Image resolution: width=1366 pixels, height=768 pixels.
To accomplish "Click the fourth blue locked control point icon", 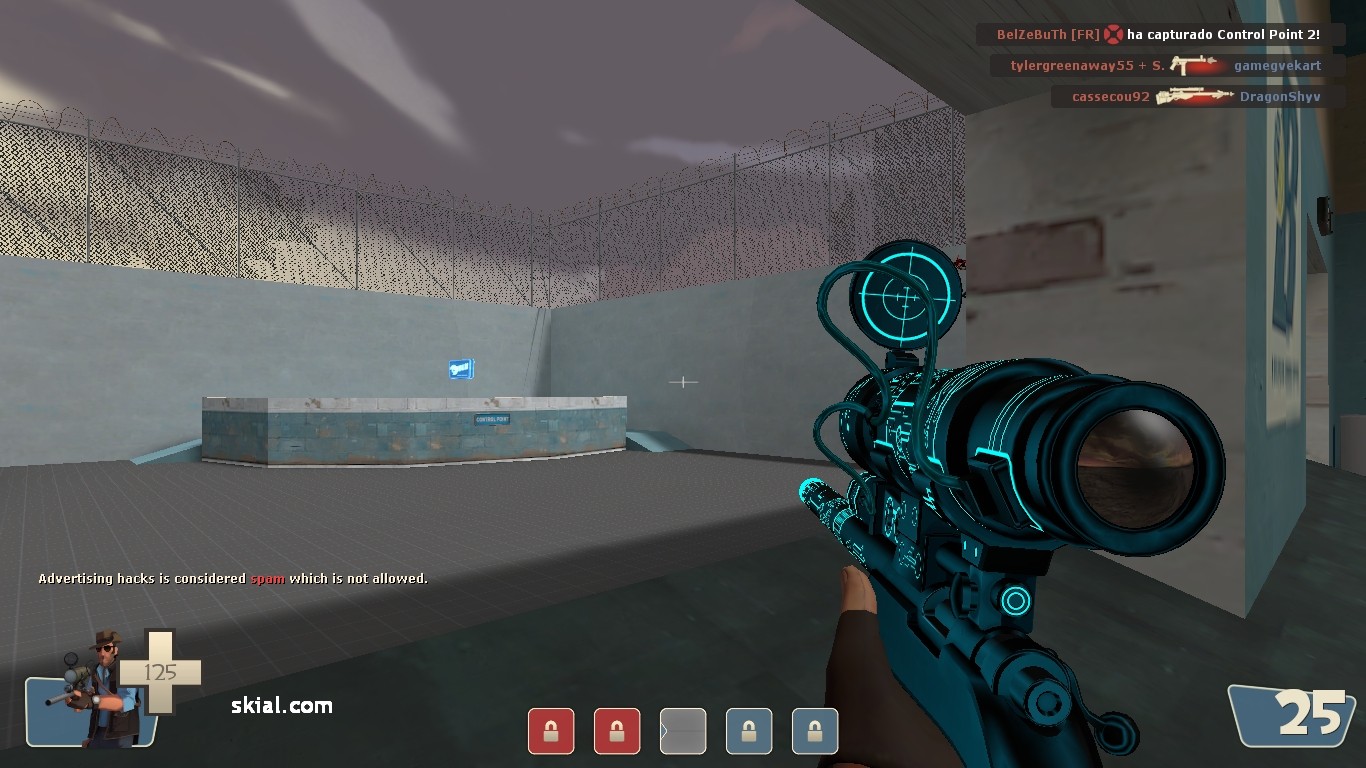I will click(x=749, y=731).
